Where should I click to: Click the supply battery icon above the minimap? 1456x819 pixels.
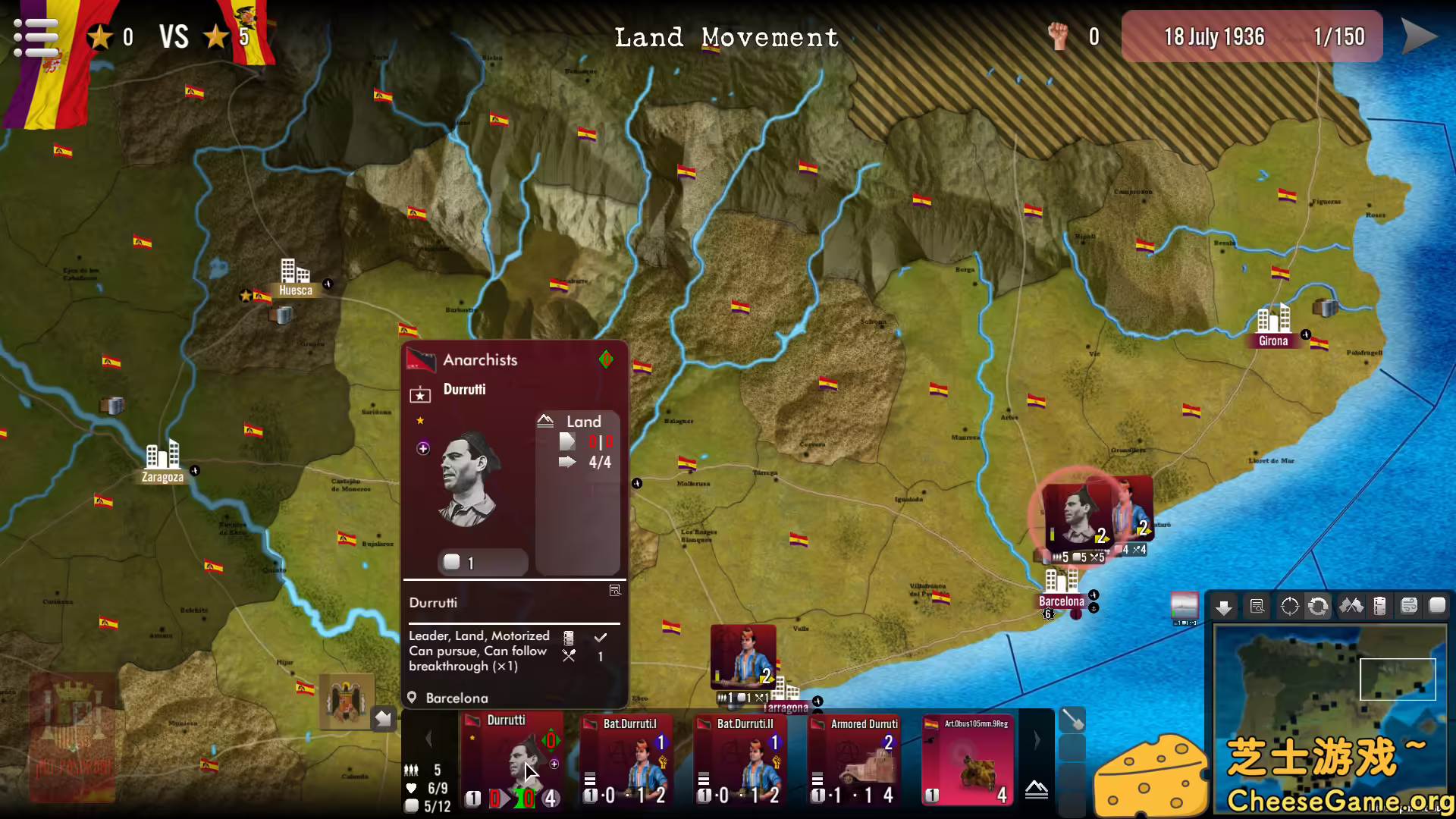click(x=1380, y=607)
